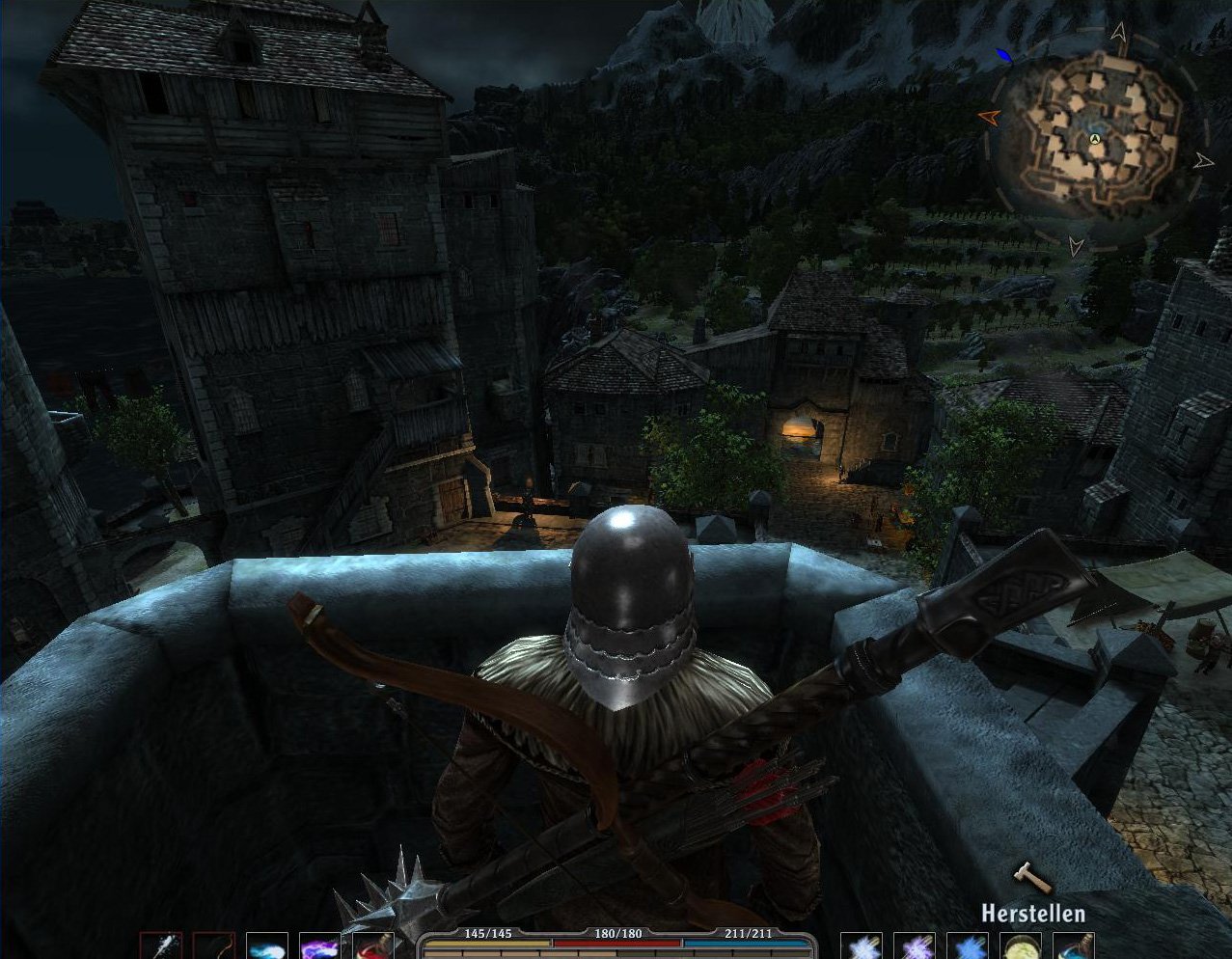Image resolution: width=1232 pixels, height=959 pixels.
Task: Select the white sword weapon slot
Action: [x=160, y=945]
